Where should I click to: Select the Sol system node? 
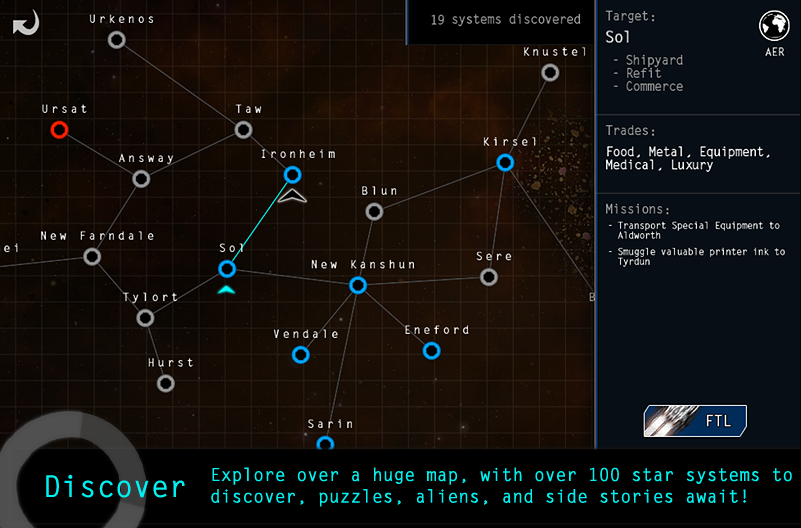point(227,268)
